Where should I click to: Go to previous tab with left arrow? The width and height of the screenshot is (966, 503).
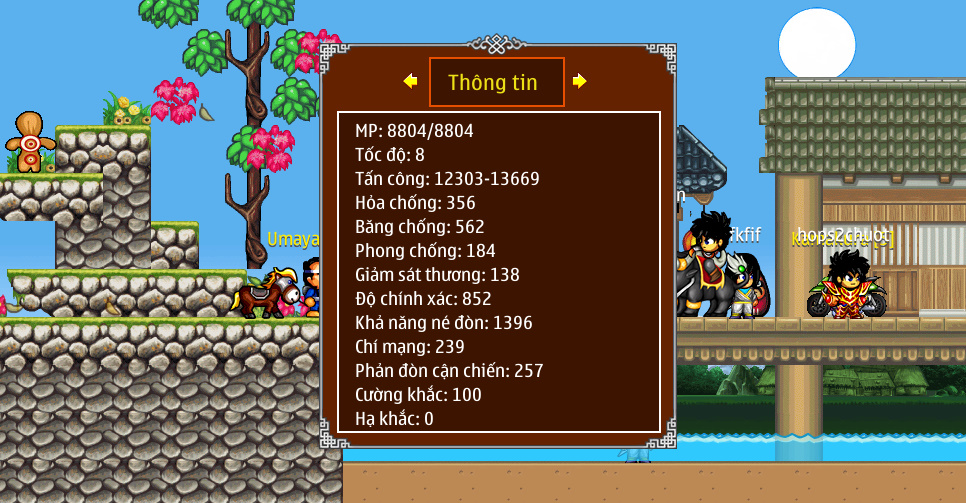[410, 81]
